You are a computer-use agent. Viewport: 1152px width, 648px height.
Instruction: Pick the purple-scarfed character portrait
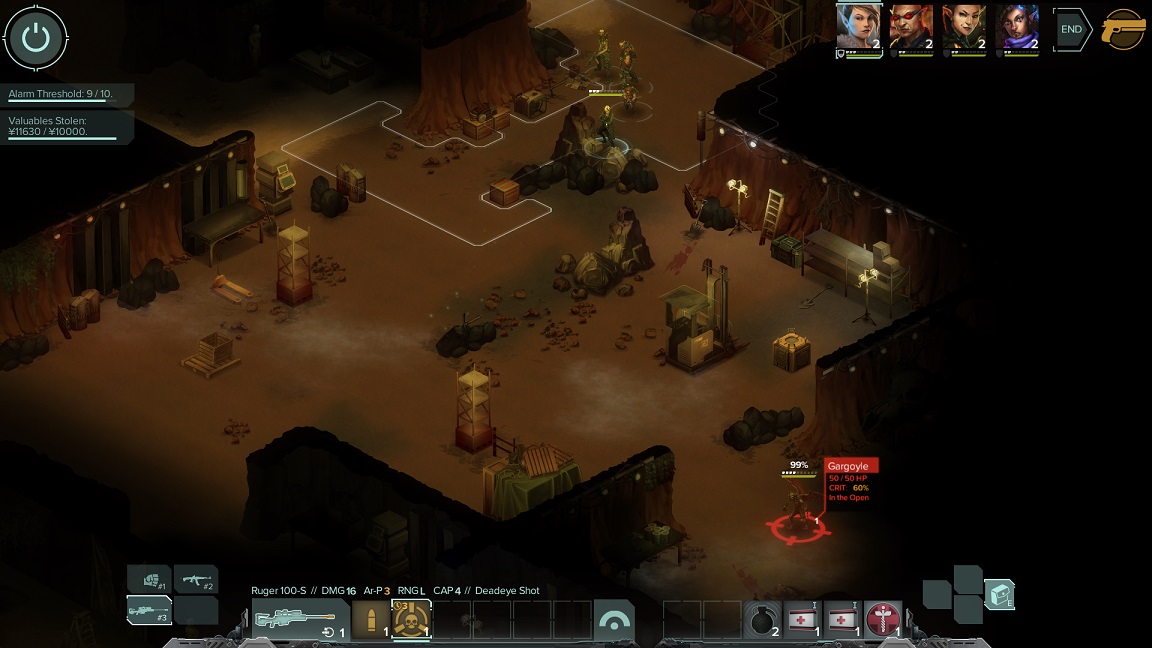[x=1017, y=27]
